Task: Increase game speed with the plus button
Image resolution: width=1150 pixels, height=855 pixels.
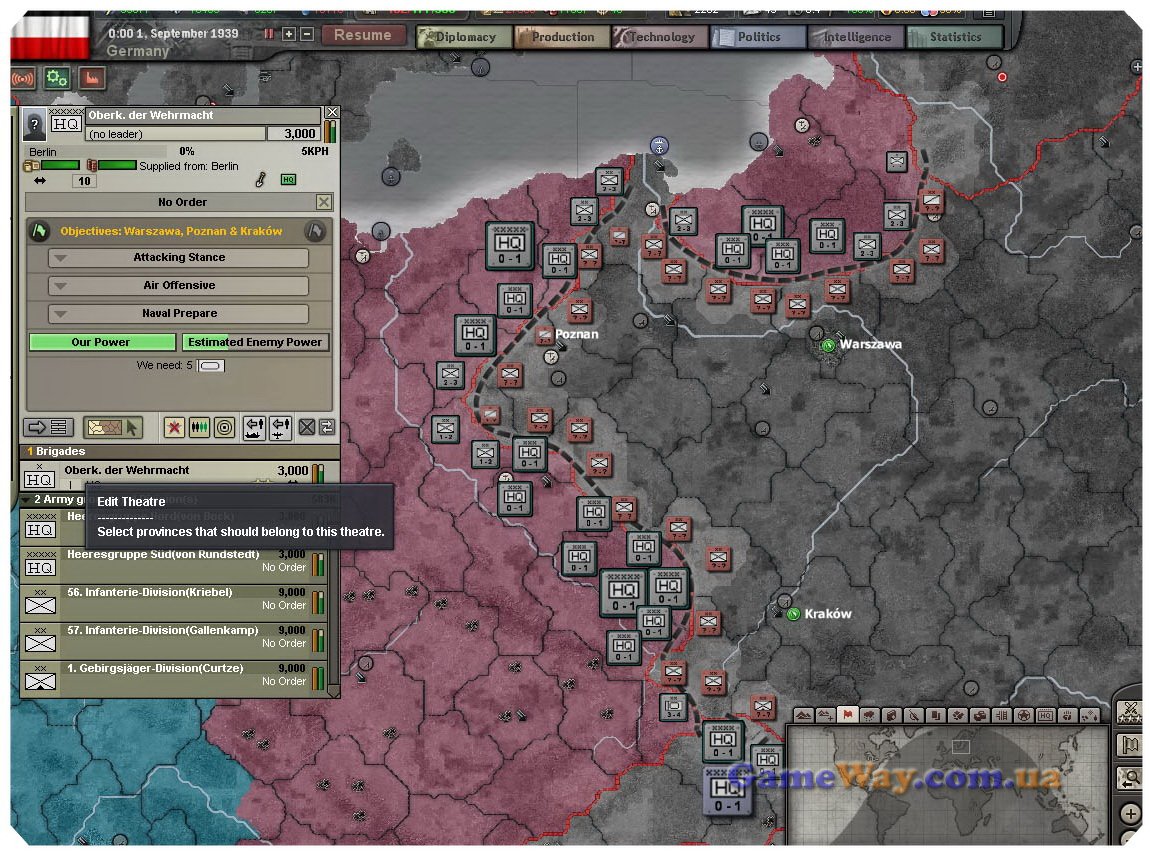Action: [289, 34]
